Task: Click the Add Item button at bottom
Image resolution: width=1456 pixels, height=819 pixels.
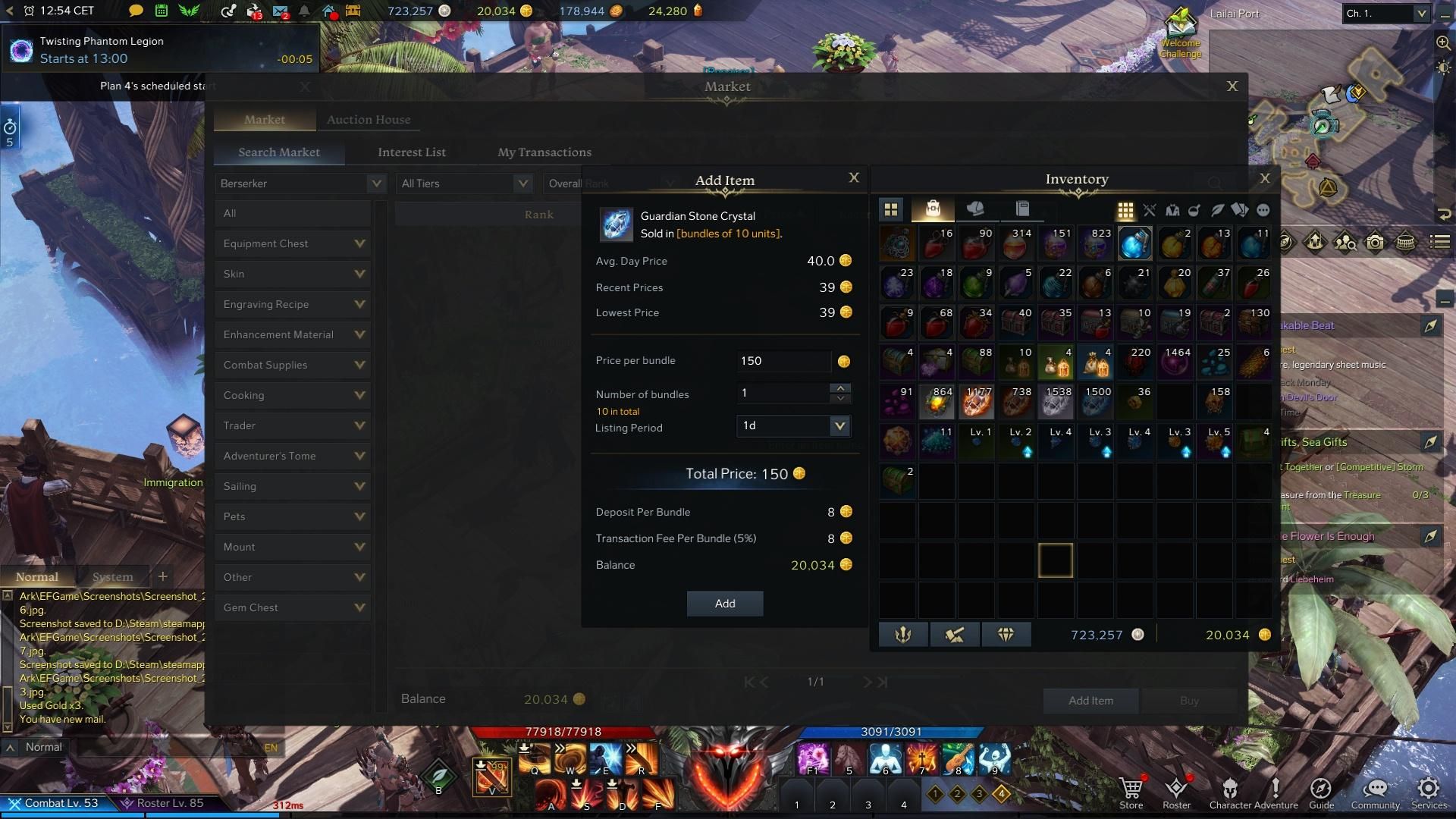Action: tap(1090, 701)
